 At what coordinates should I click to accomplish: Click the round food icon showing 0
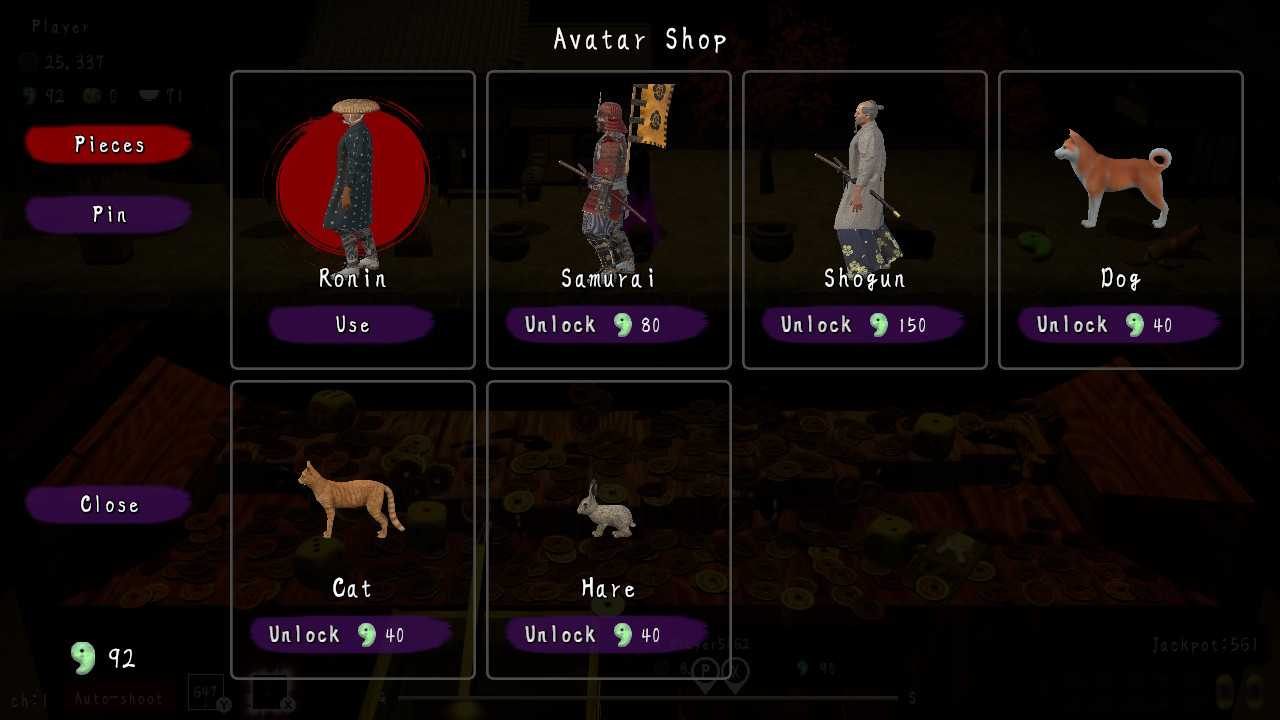tap(90, 95)
